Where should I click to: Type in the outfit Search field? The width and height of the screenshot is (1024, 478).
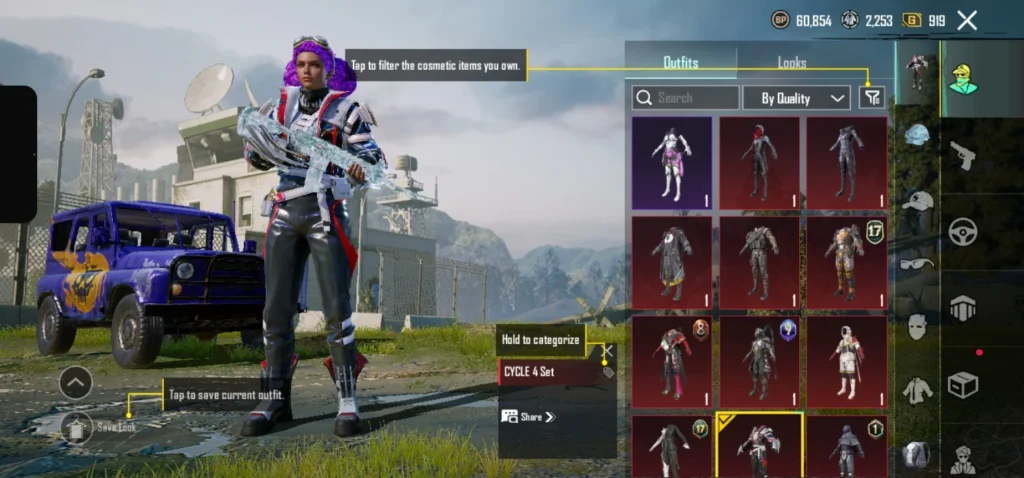(x=686, y=98)
